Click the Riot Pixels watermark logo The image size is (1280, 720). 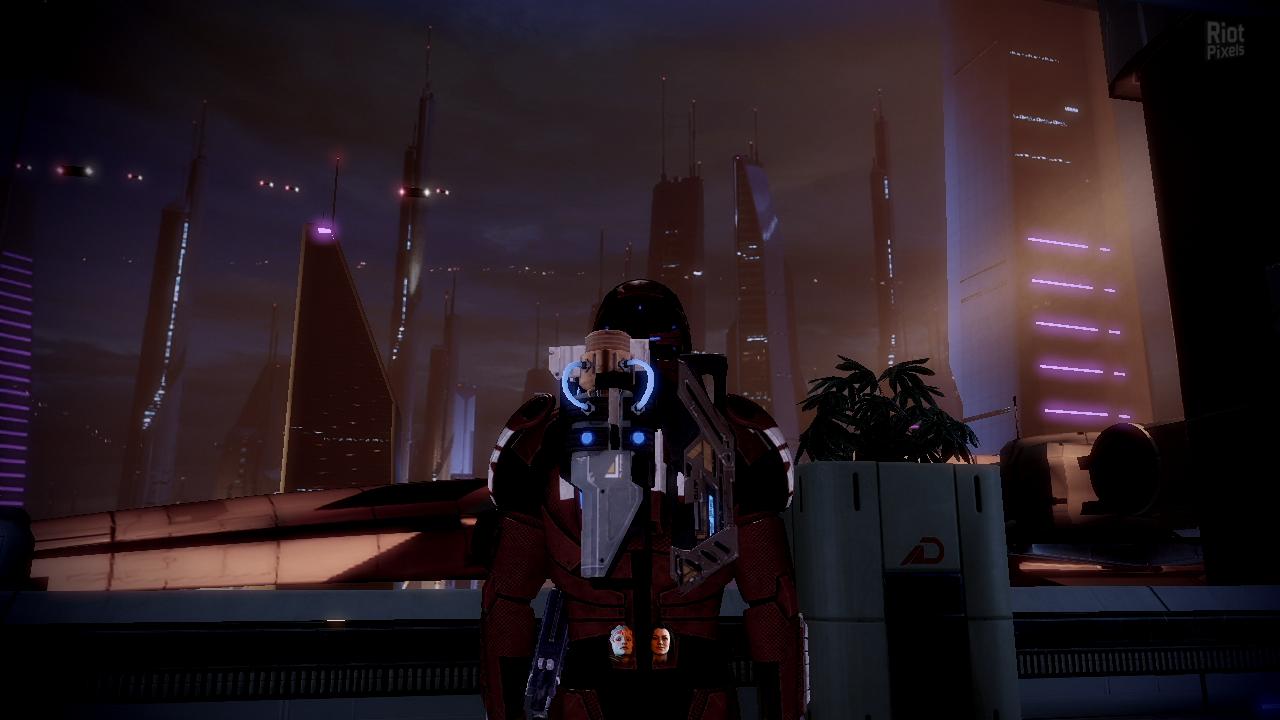(x=1225, y=42)
